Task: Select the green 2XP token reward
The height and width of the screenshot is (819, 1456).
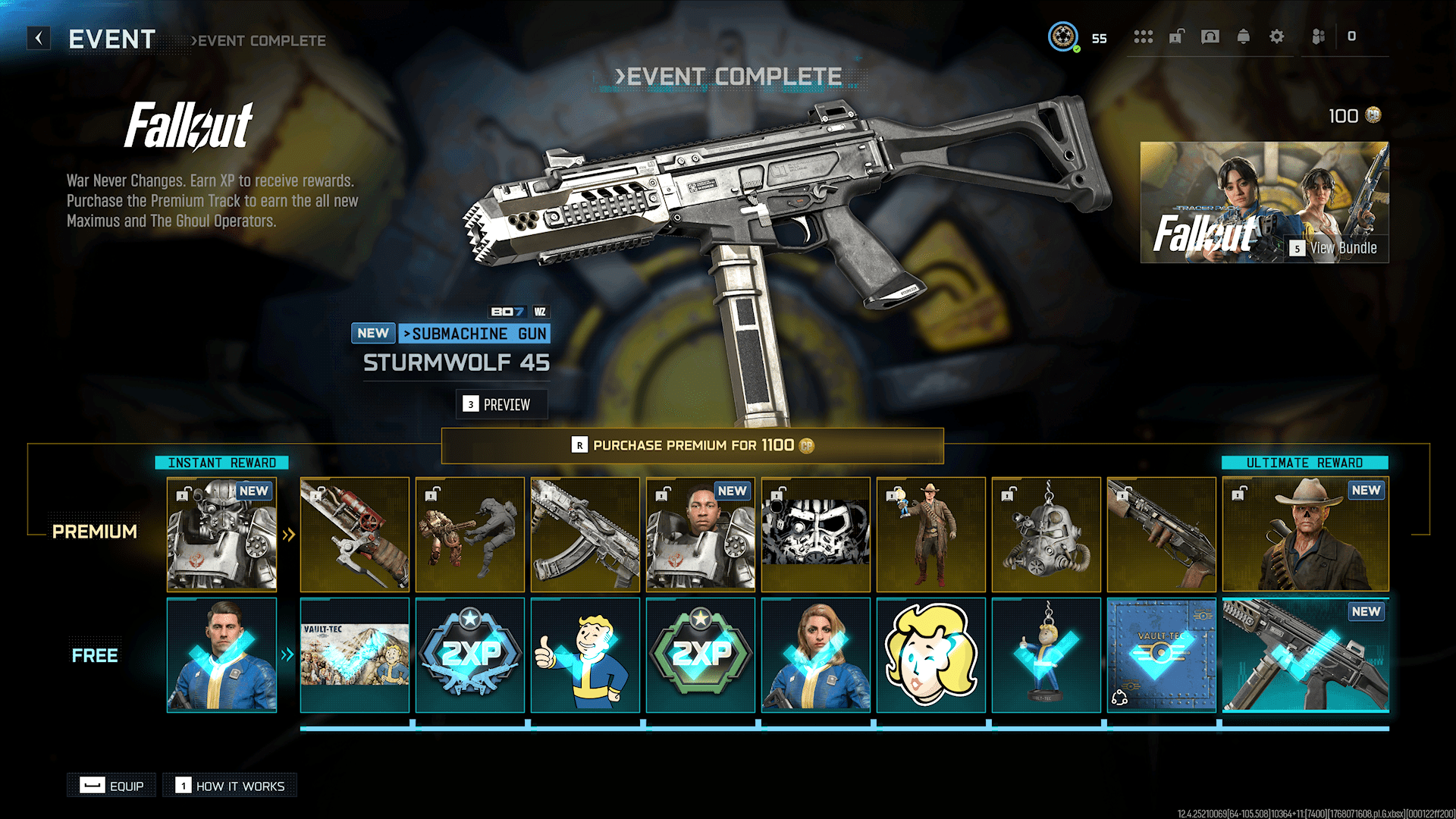Action: (x=701, y=655)
